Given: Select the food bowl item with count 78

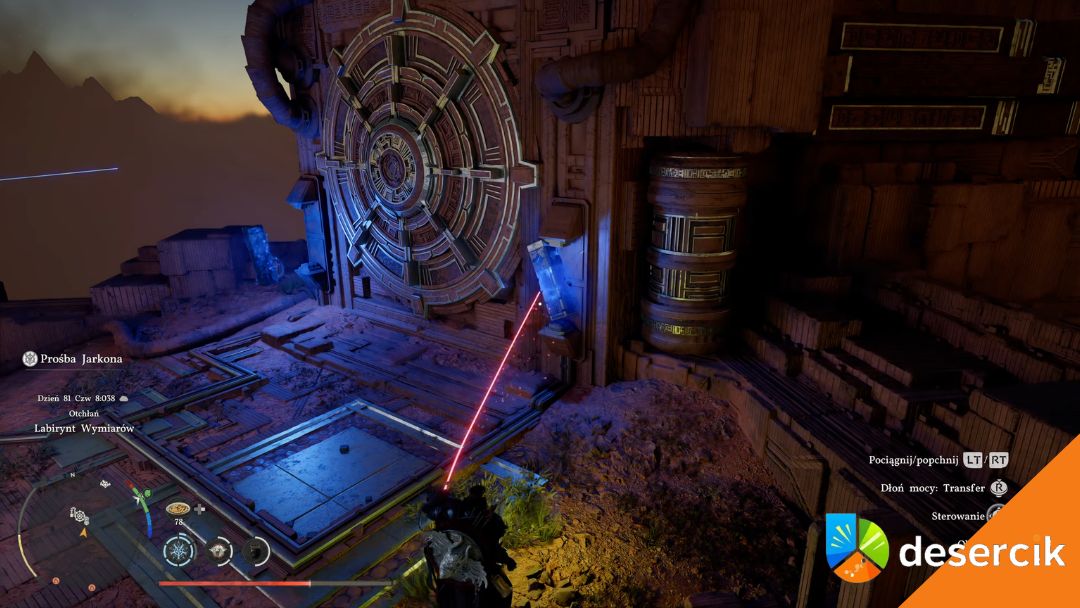Looking at the screenshot, I should (x=178, y=508).
